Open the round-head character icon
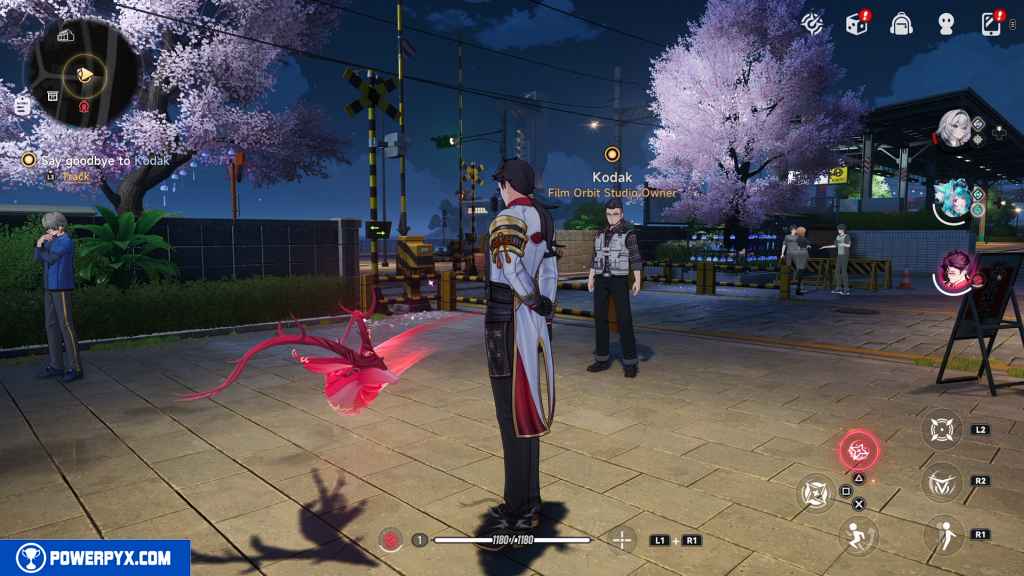1024x576 pixels. pyautogui.click(x=946, y=22)
